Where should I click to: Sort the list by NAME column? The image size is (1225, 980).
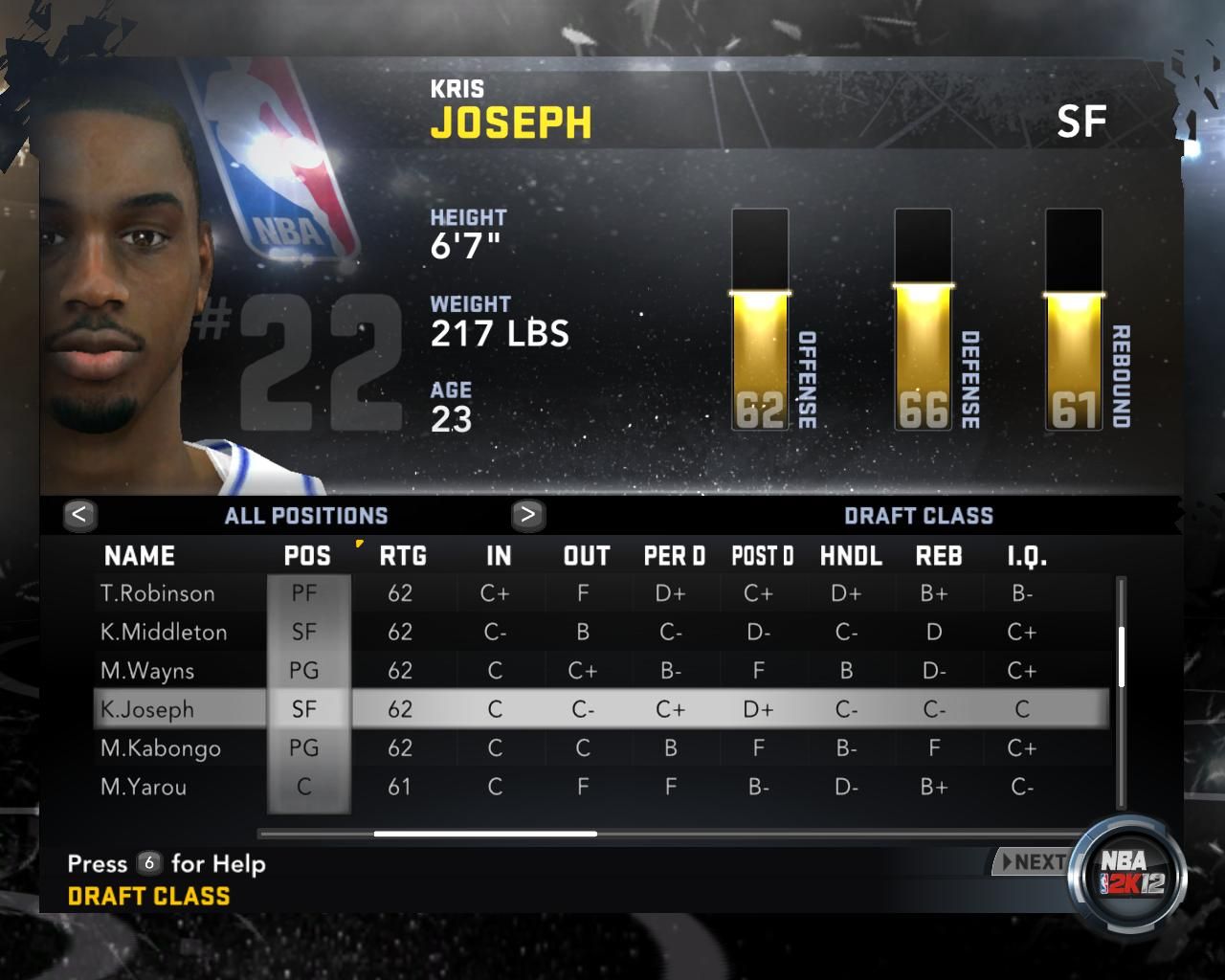click(x=139, y=556)
